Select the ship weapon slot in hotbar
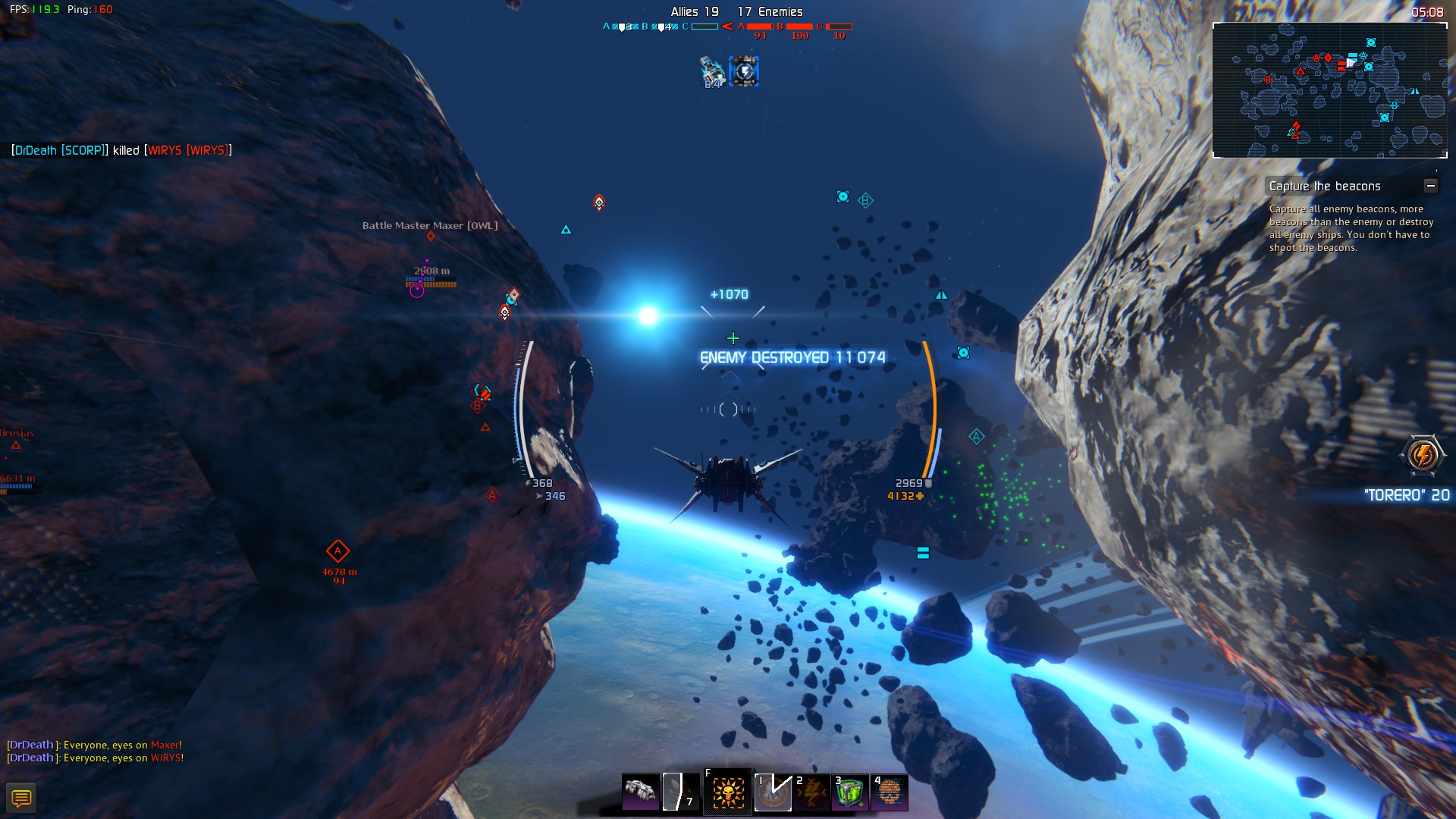The height and width of the screenshot is (819, 1456). (641, 792)
